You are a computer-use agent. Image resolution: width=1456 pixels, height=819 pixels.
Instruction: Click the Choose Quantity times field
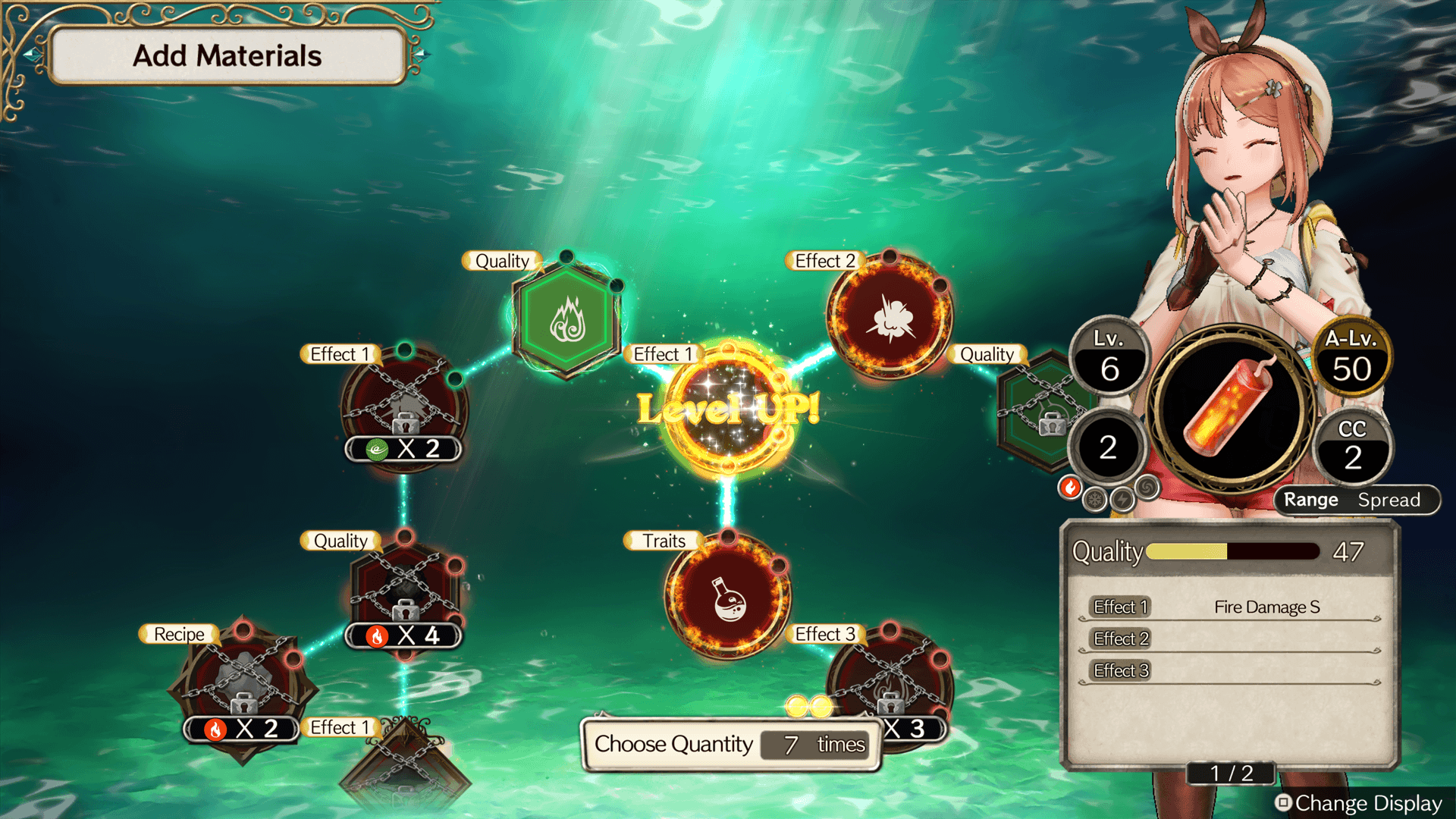point(814,745)
